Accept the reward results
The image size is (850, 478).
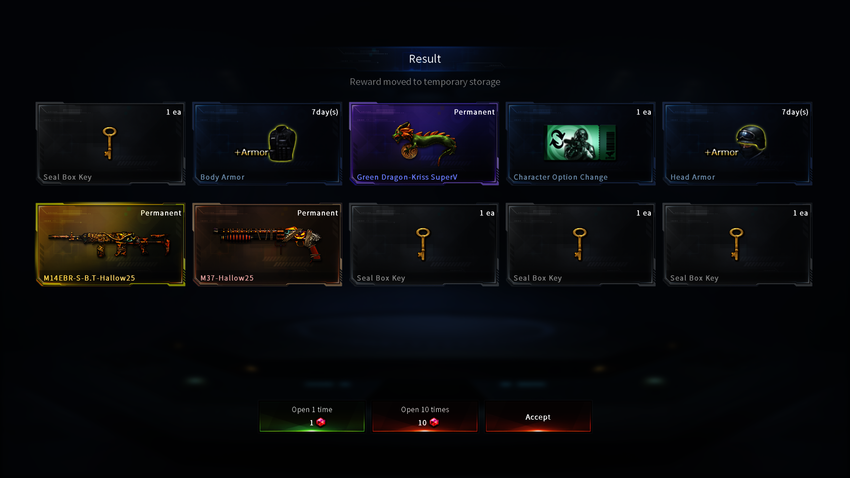(x=538, y=416)
